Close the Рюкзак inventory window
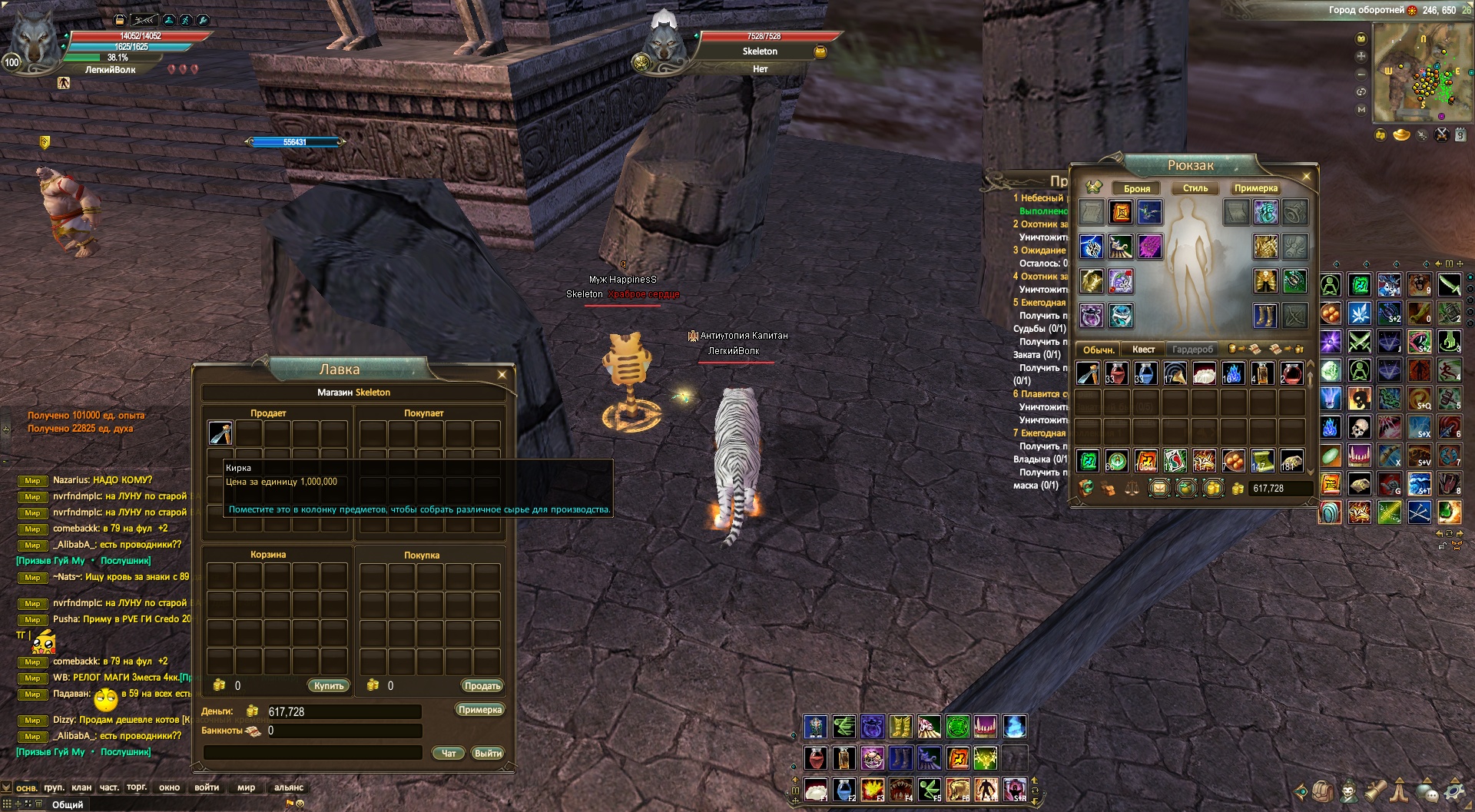Screen dimensions: 1475x812 [1306, 177]
